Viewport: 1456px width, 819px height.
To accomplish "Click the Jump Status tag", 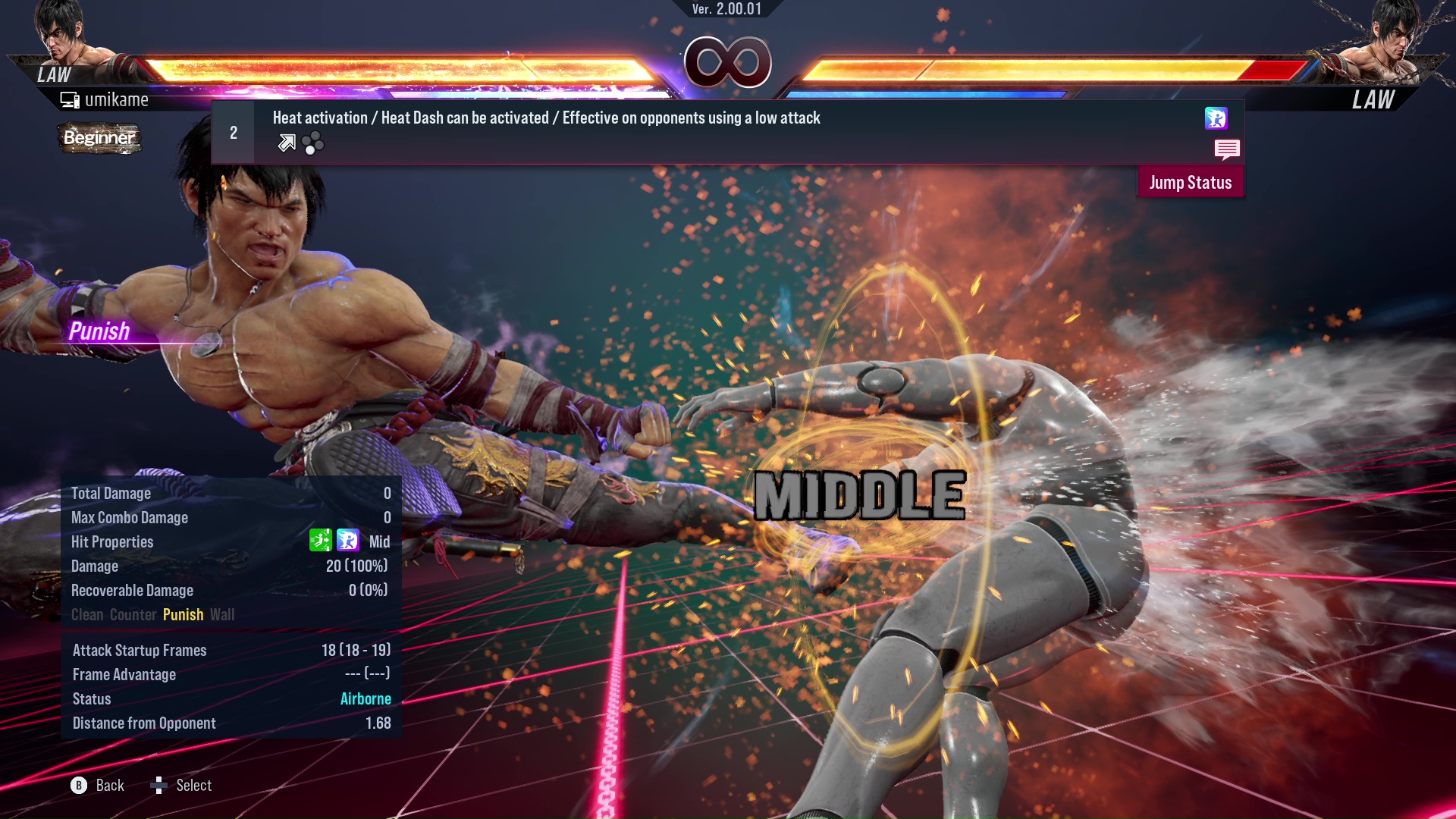I will pos(1190,183).
